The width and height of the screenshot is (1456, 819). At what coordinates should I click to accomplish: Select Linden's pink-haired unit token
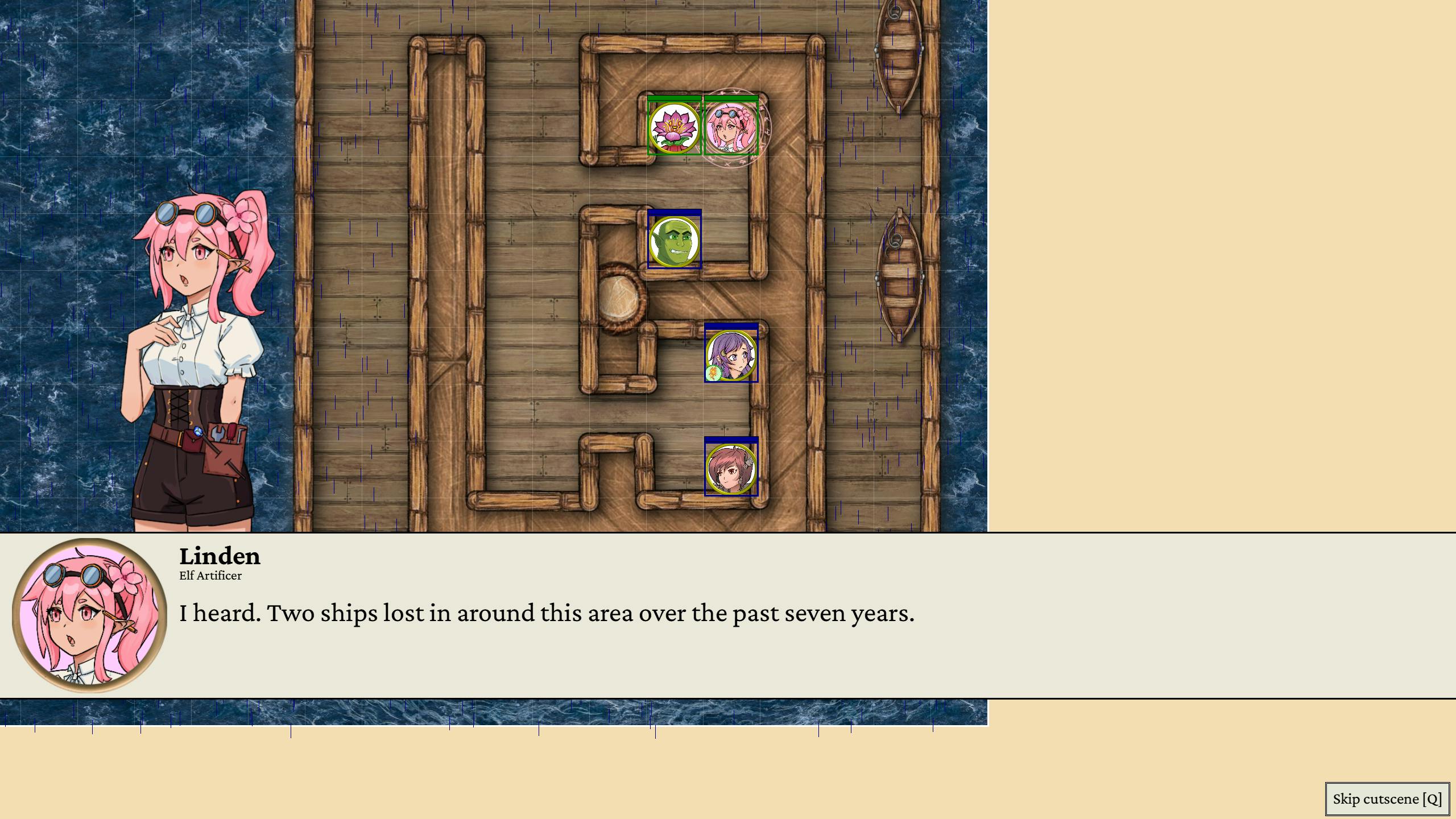click(731, 128)
